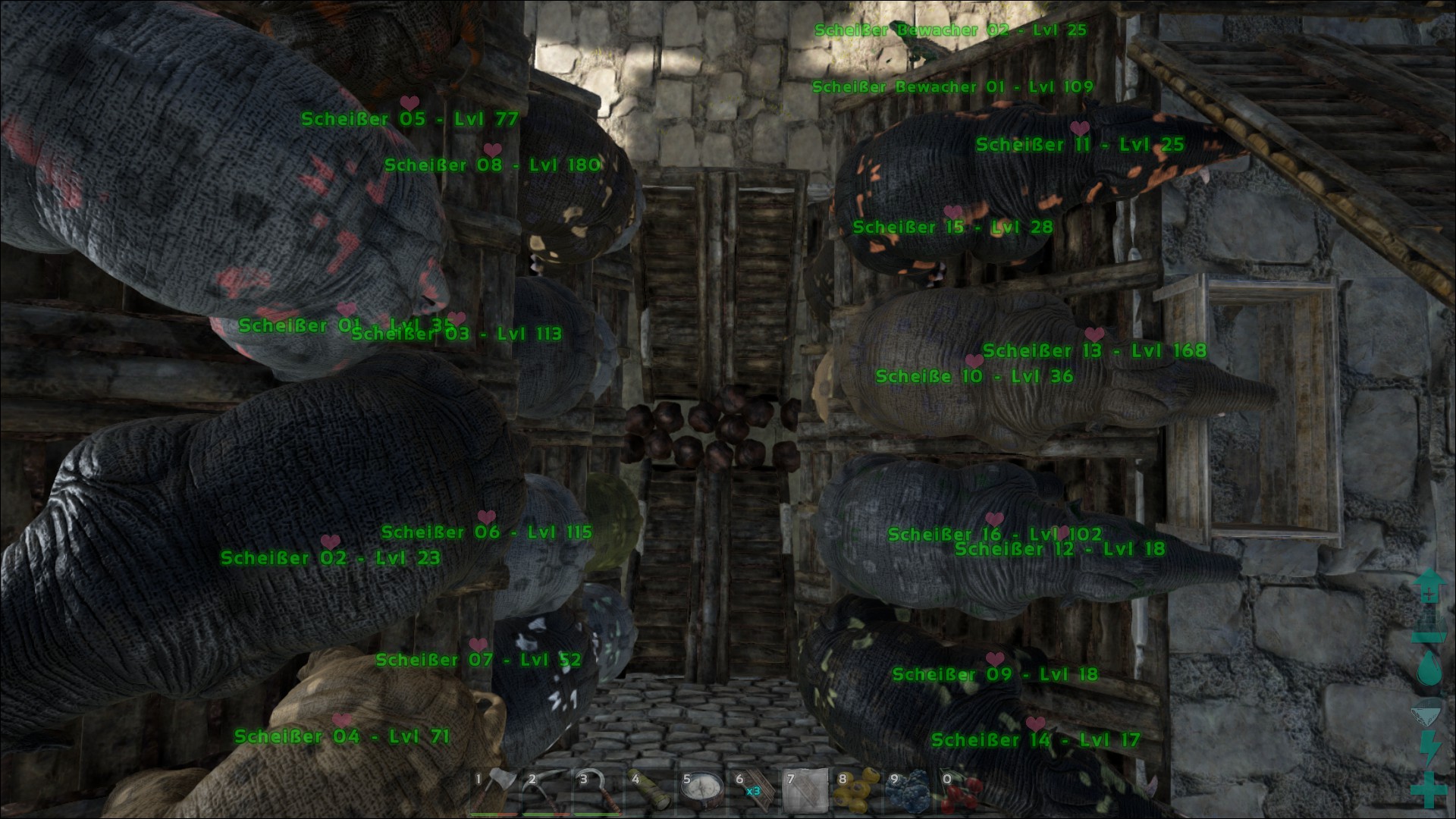Equip the metal pickaxe from the hotbar

pos(545,789)
